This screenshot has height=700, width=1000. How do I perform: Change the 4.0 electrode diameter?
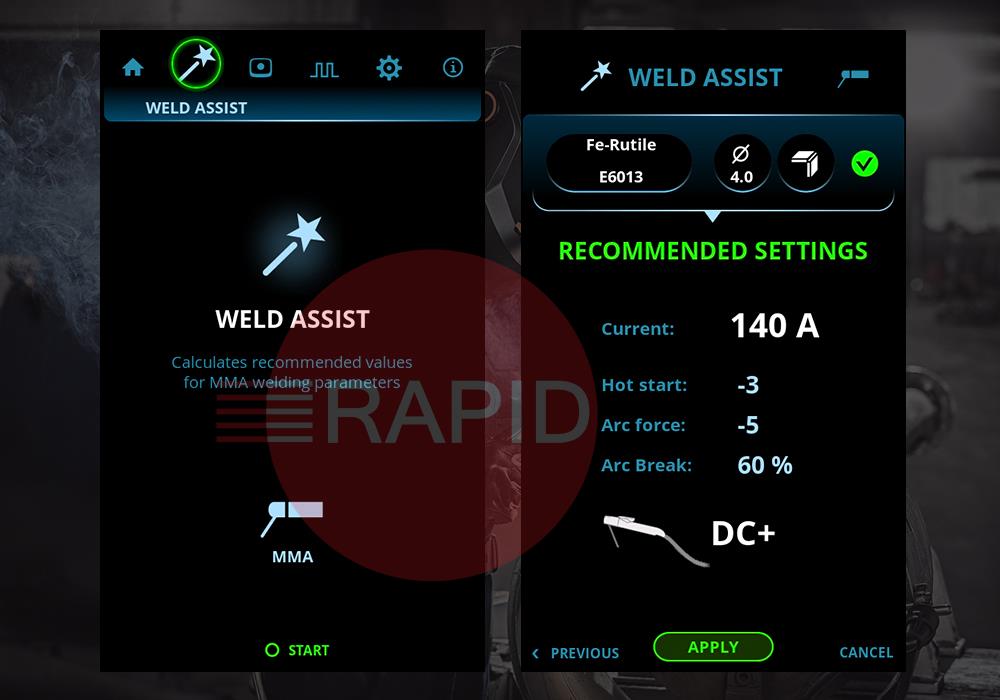tap(741, 164)
